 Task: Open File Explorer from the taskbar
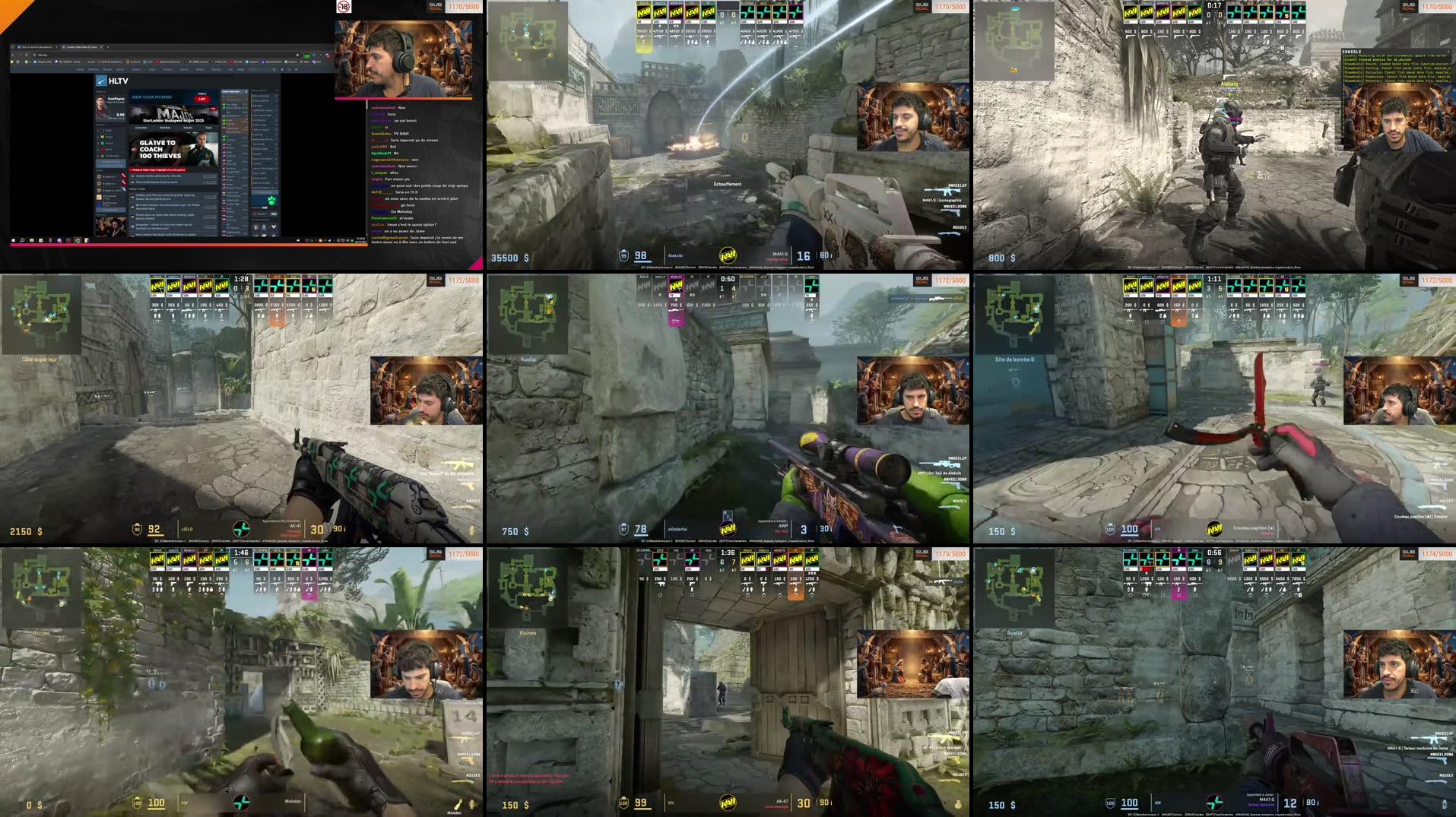click(31, 241)
